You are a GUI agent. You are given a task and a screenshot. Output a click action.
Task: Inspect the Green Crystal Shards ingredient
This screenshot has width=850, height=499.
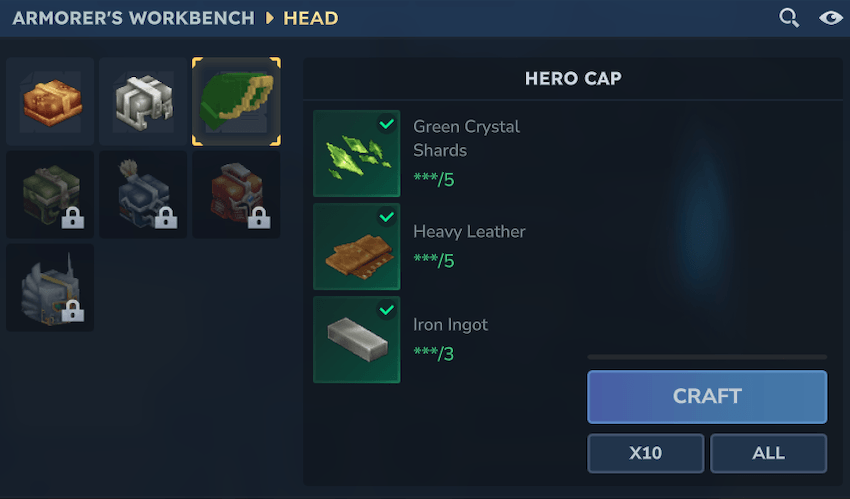tap(357, 153)
